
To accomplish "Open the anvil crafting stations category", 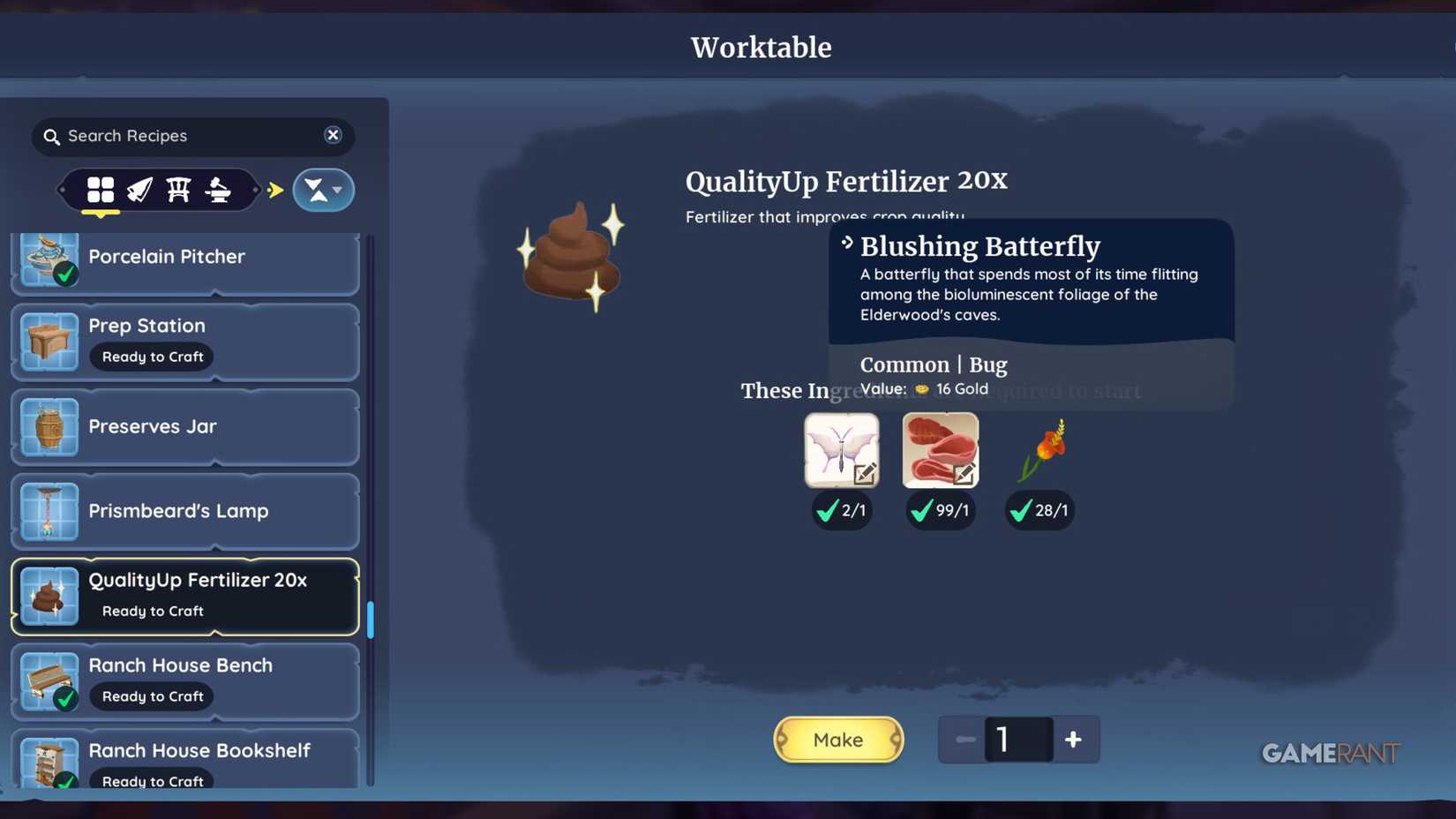I will [217, 190].
